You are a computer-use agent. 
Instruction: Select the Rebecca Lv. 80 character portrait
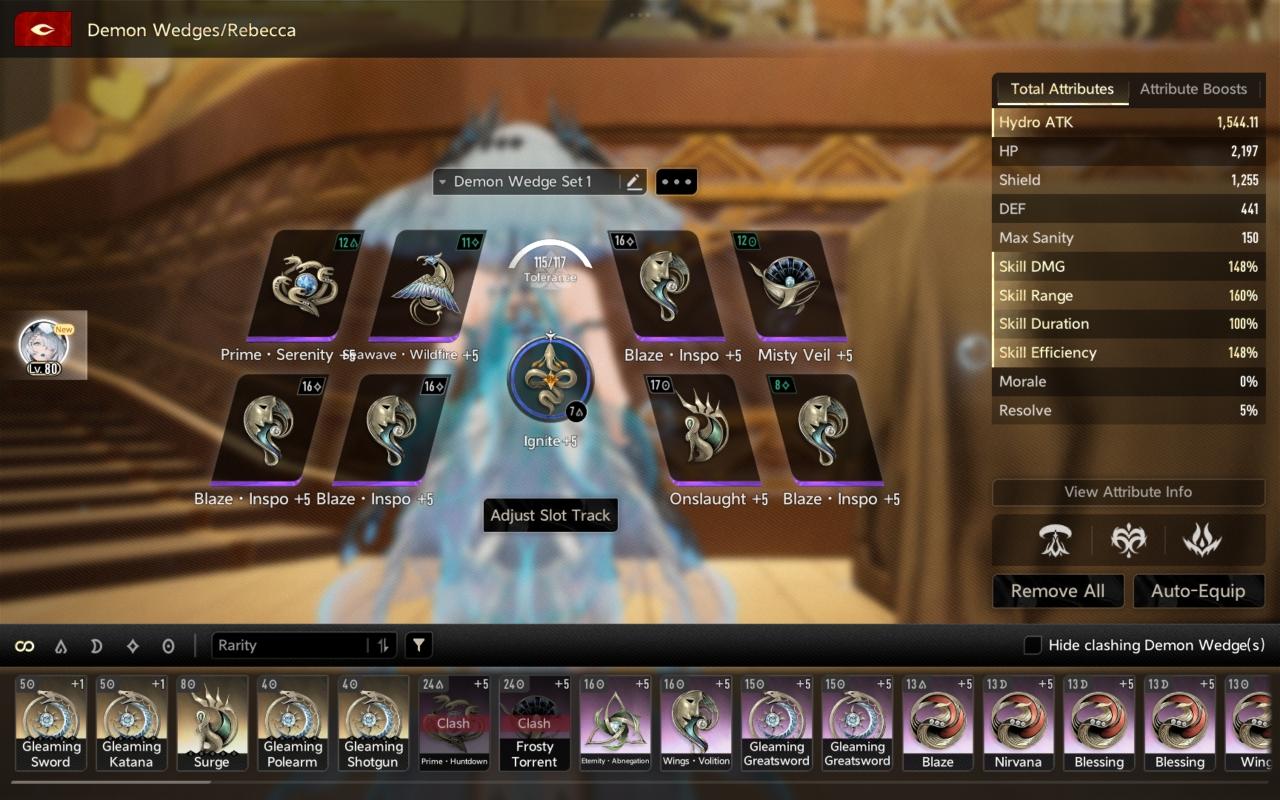pyautogui.click(x=45, y=346)
